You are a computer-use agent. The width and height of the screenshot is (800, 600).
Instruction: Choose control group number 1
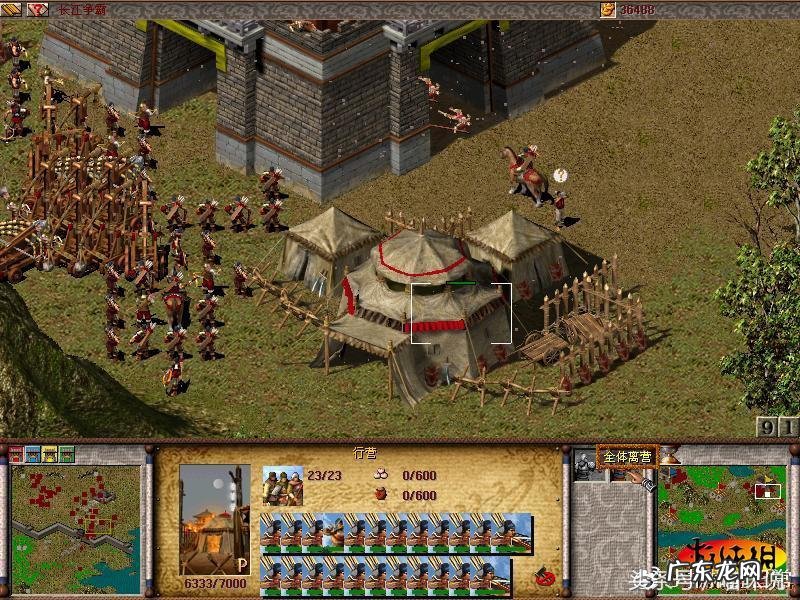pos(789,428)
